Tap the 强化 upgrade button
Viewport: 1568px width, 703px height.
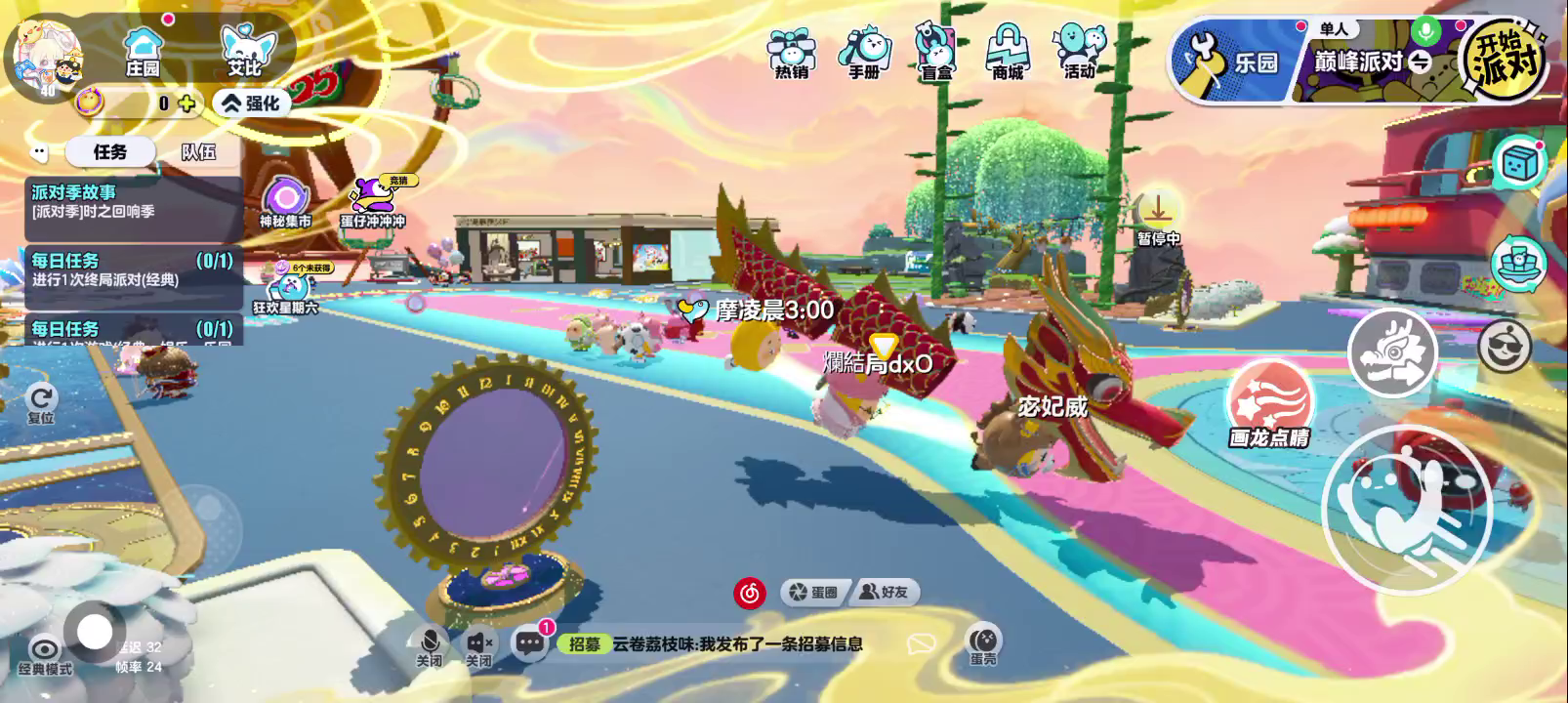pos(251,103)
